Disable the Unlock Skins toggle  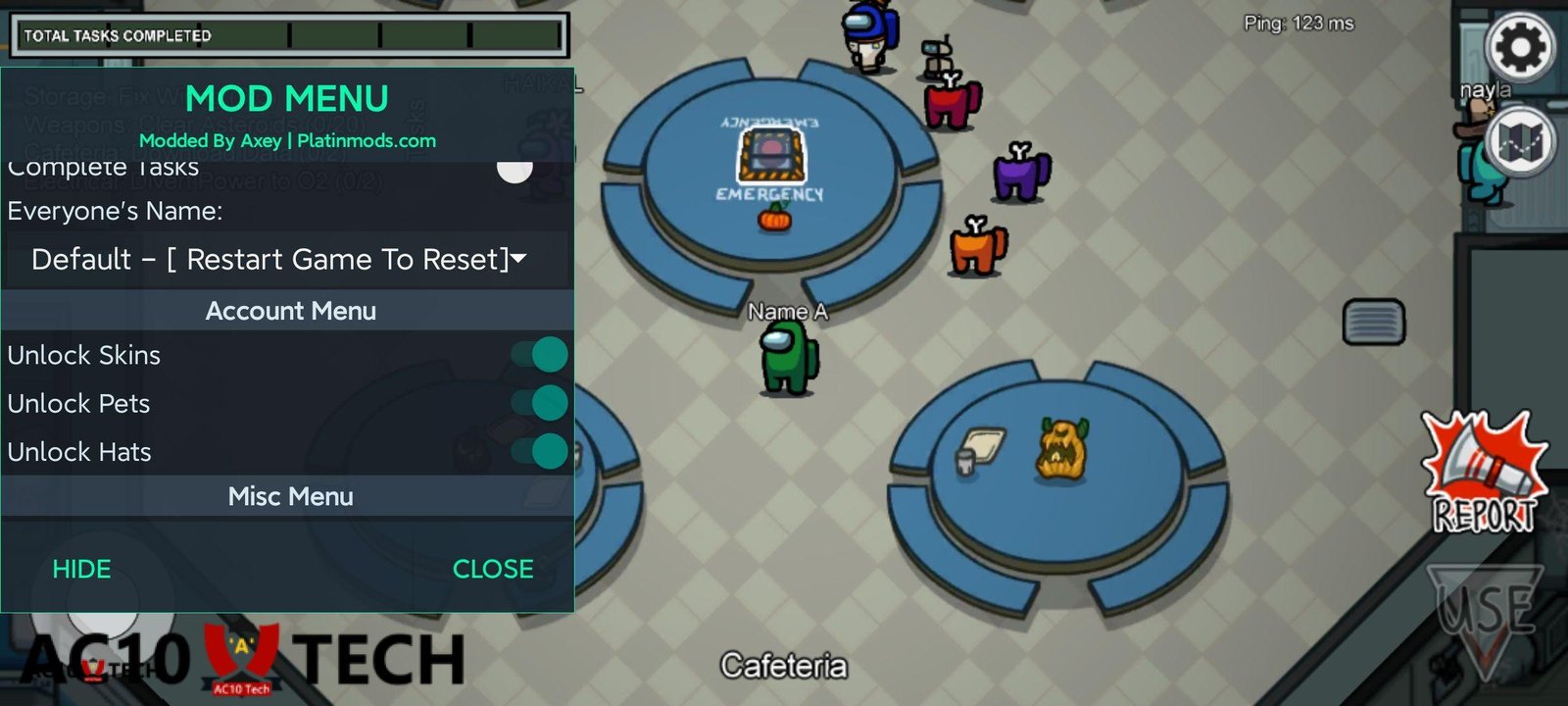[x=541, y=355]
